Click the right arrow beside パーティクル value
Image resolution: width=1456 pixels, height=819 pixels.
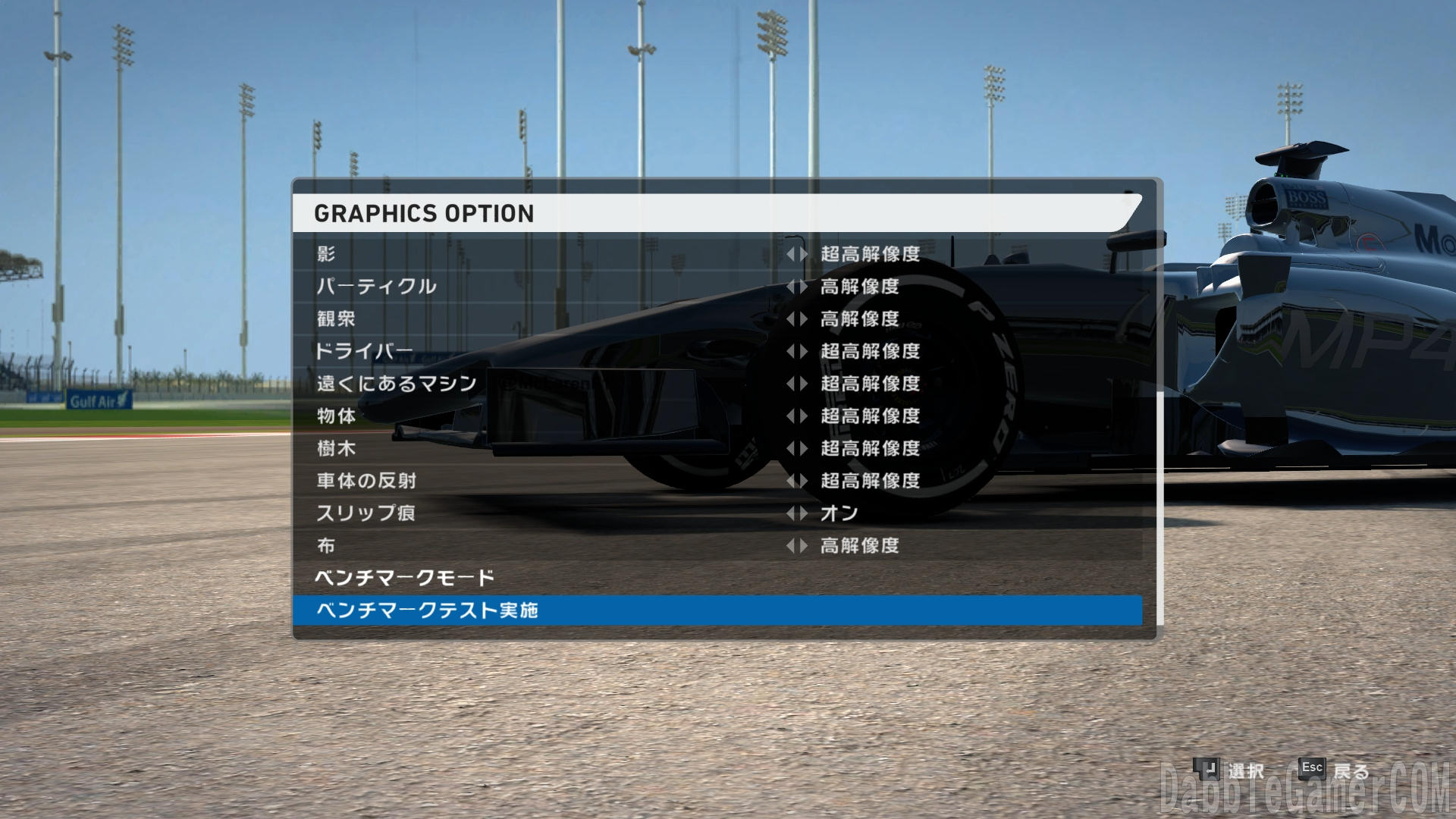click(803, 287)
